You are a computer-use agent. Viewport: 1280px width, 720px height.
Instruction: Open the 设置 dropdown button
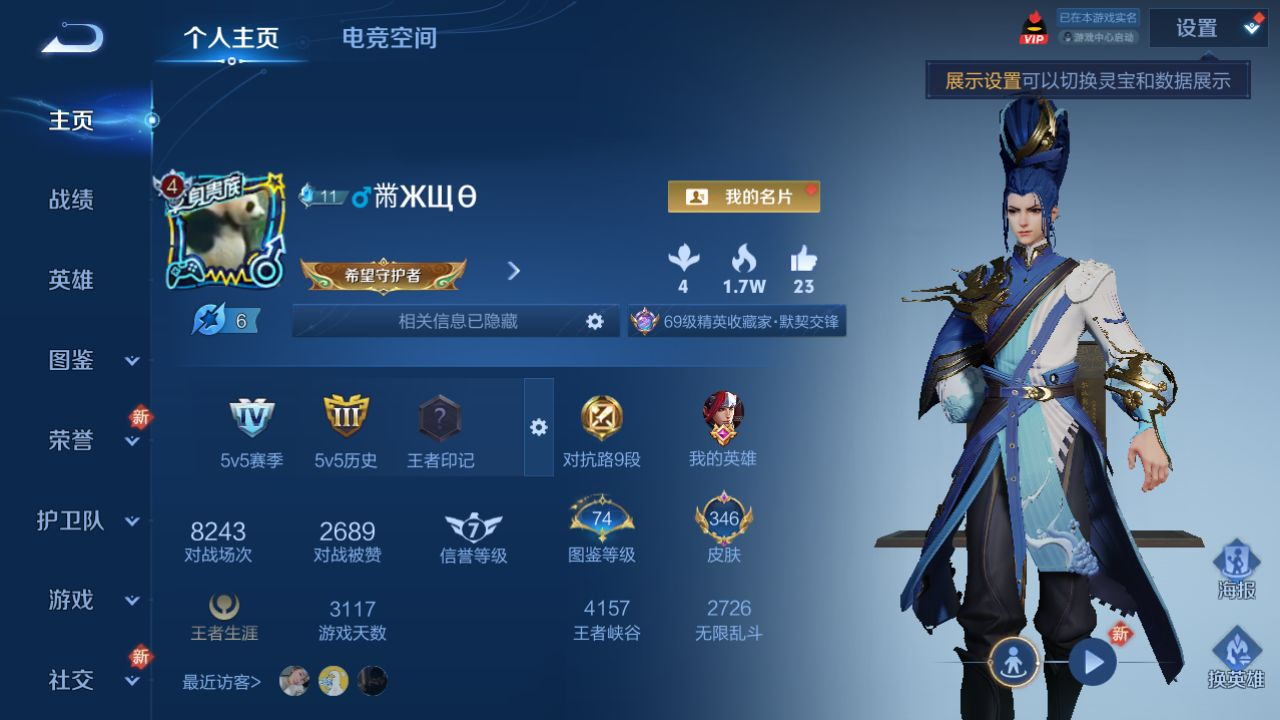pyautogui.click(x=1207, y=28)
